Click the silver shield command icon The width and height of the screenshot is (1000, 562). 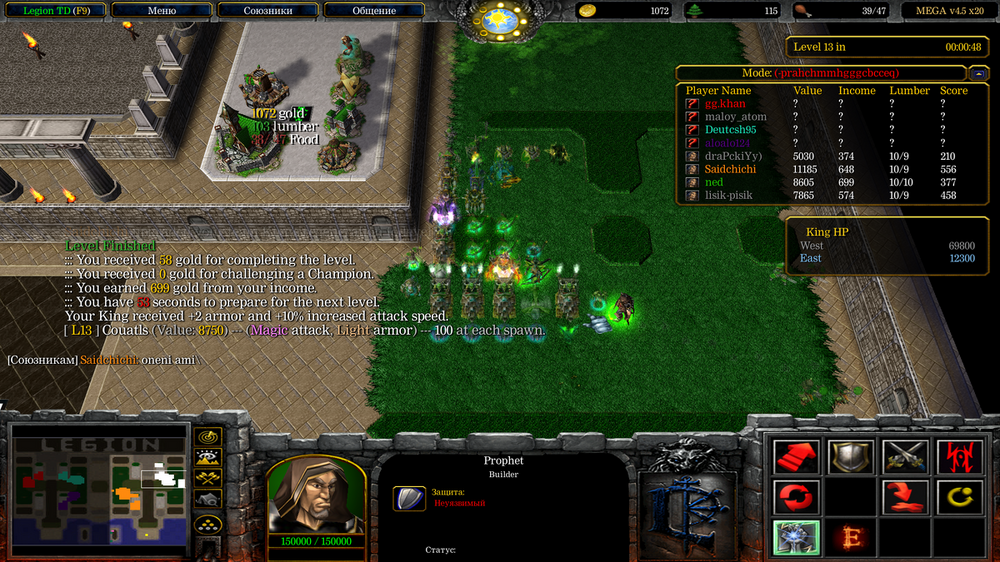pyautogui.click(x=850, y=457)
